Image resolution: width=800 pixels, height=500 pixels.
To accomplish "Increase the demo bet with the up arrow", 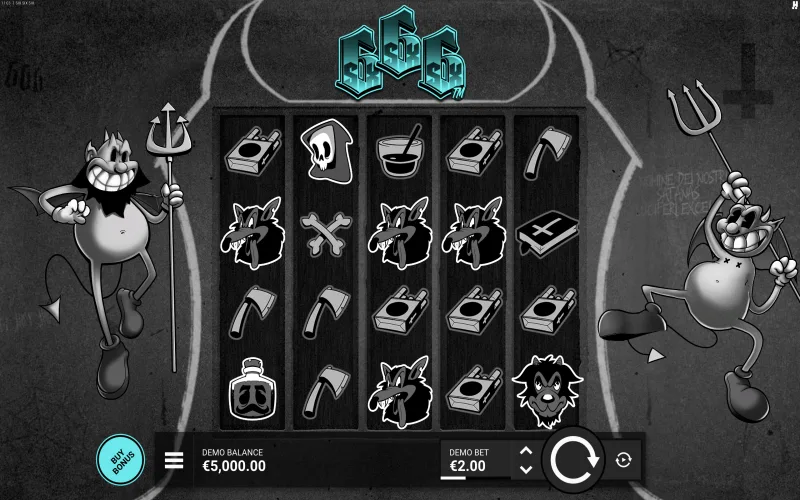I will tap(526, 451).
